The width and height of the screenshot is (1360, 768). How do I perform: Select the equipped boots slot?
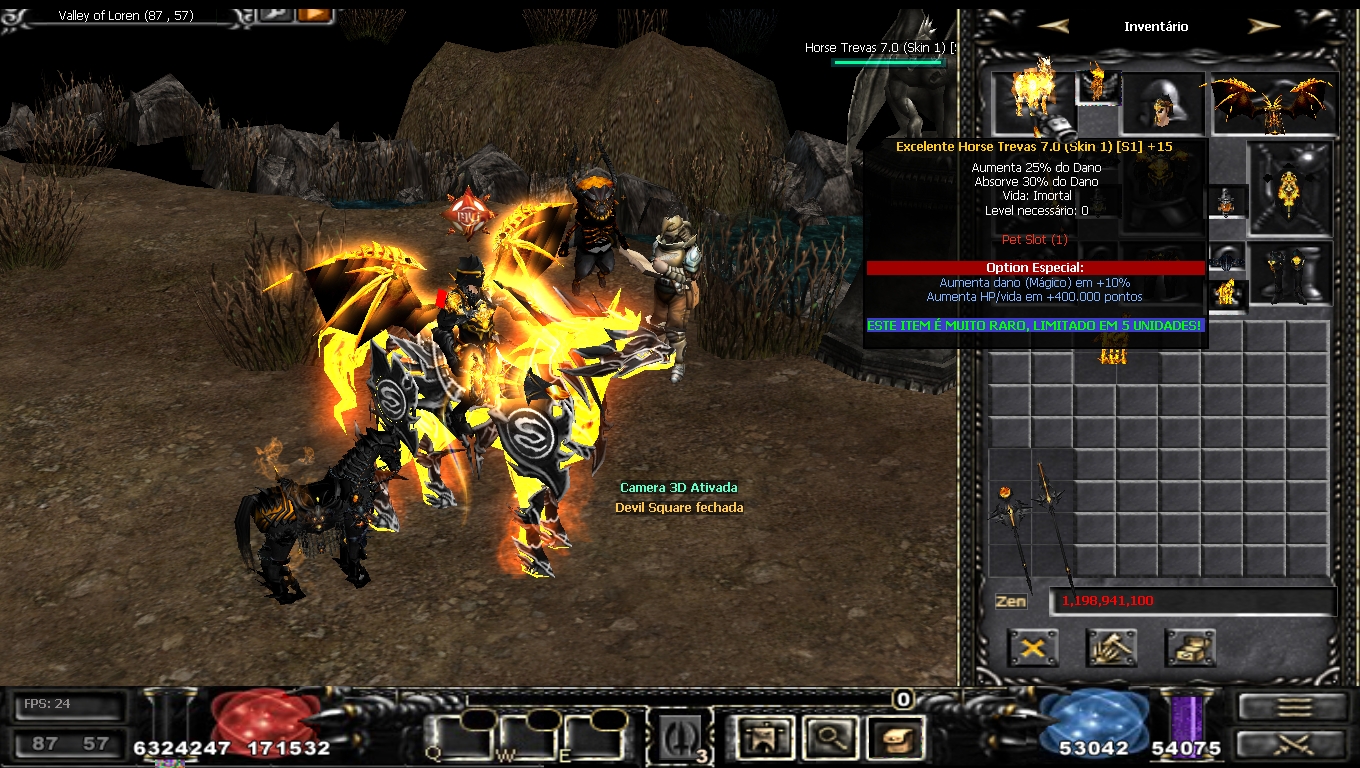click(1290, 272)
